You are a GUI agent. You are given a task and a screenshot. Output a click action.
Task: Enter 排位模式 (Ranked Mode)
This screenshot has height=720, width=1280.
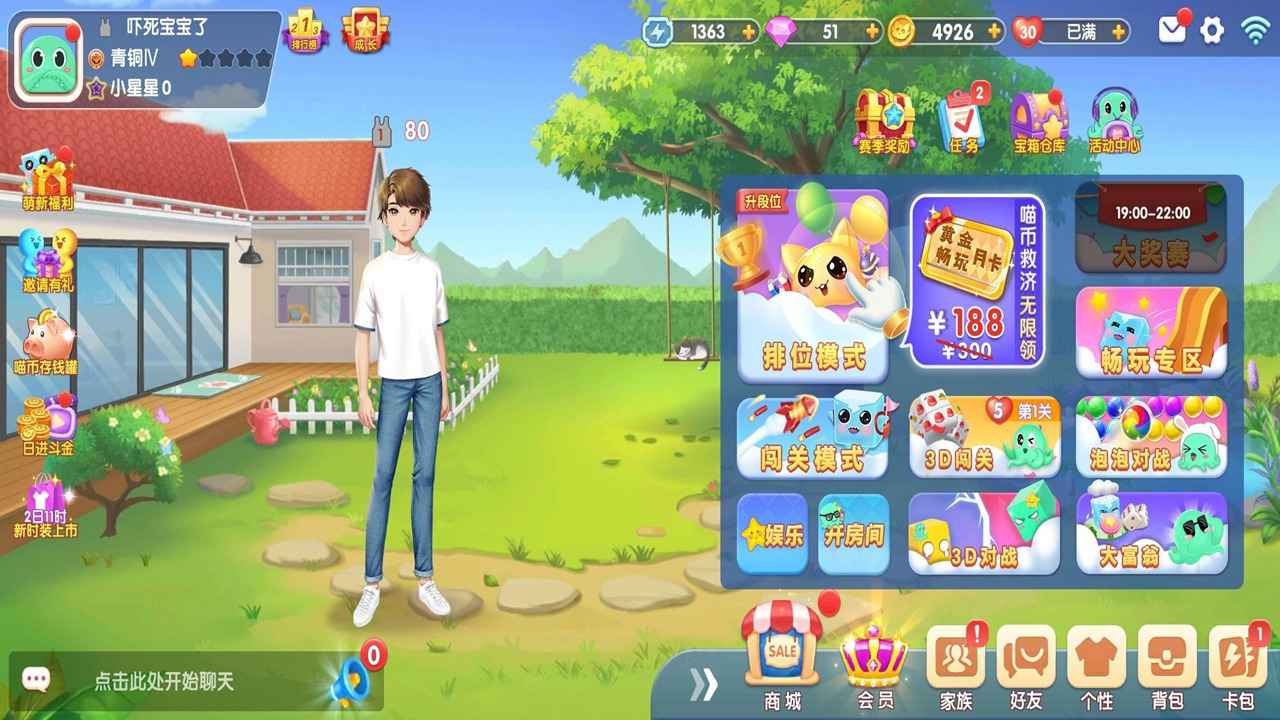point(812,285)
